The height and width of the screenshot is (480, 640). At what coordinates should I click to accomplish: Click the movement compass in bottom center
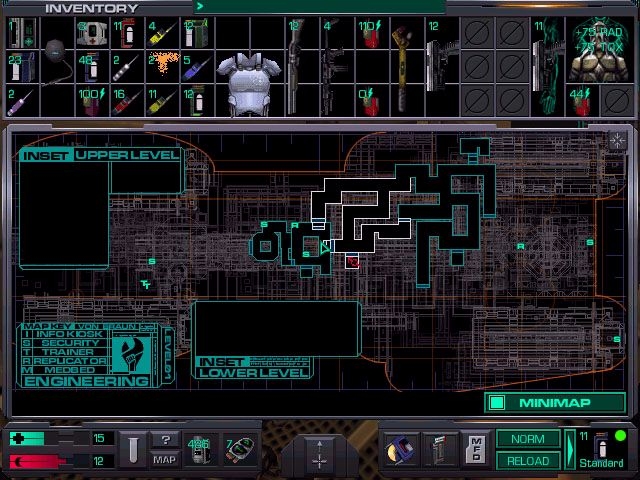(319, 453)
